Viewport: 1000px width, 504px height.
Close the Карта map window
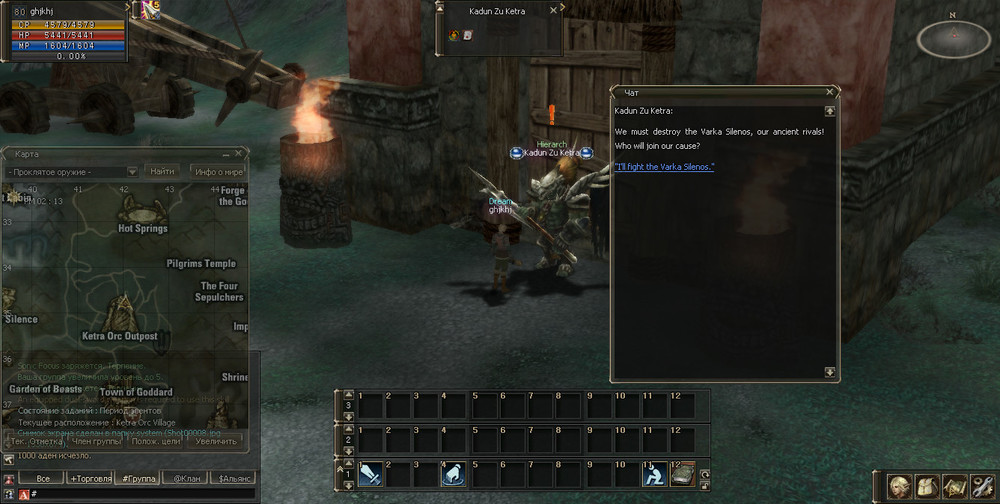(x=238, y=154)
